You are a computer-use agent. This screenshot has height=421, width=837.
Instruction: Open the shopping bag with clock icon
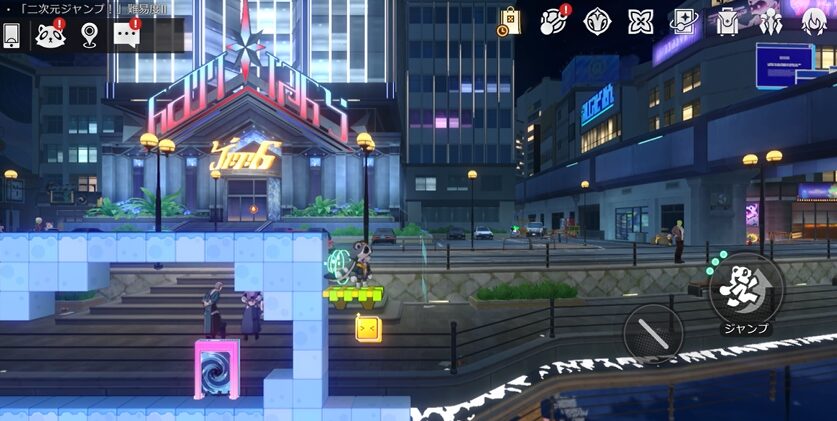point(509,20)
